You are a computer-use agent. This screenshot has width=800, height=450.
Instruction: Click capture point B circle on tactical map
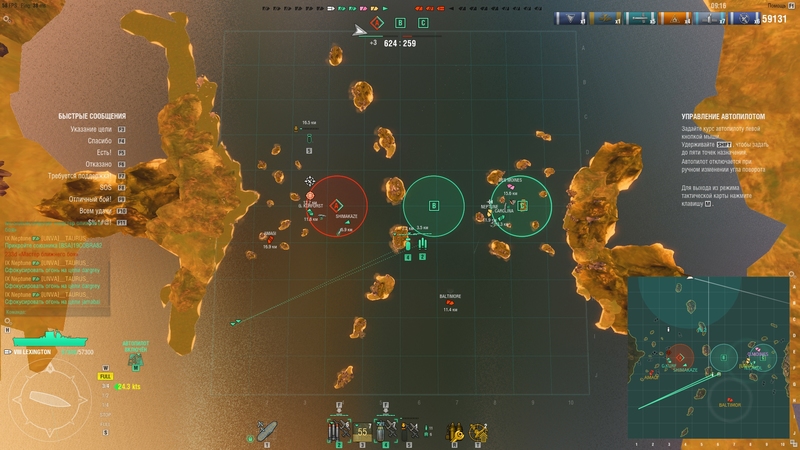pos(434,206)
